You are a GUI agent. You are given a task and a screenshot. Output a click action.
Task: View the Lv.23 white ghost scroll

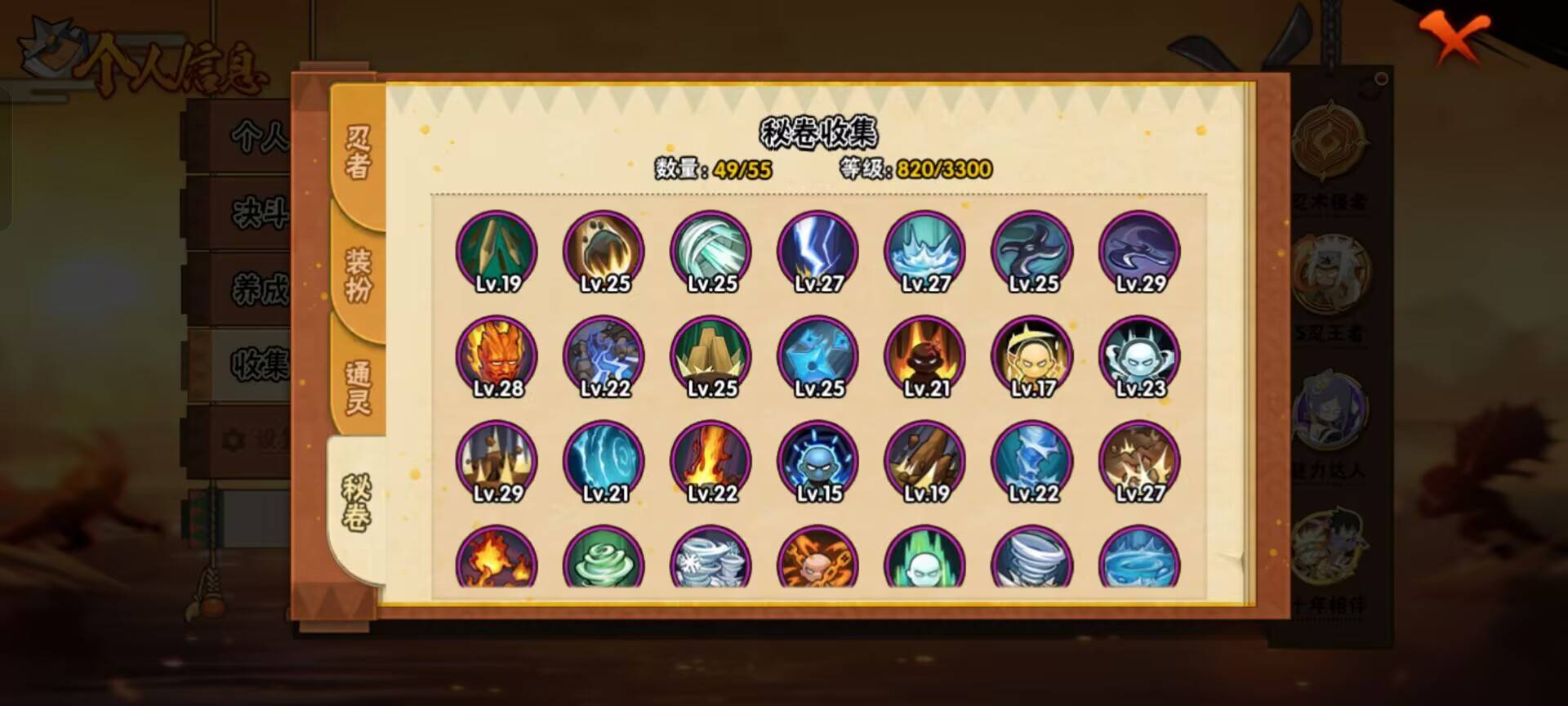pos(1139,355)
